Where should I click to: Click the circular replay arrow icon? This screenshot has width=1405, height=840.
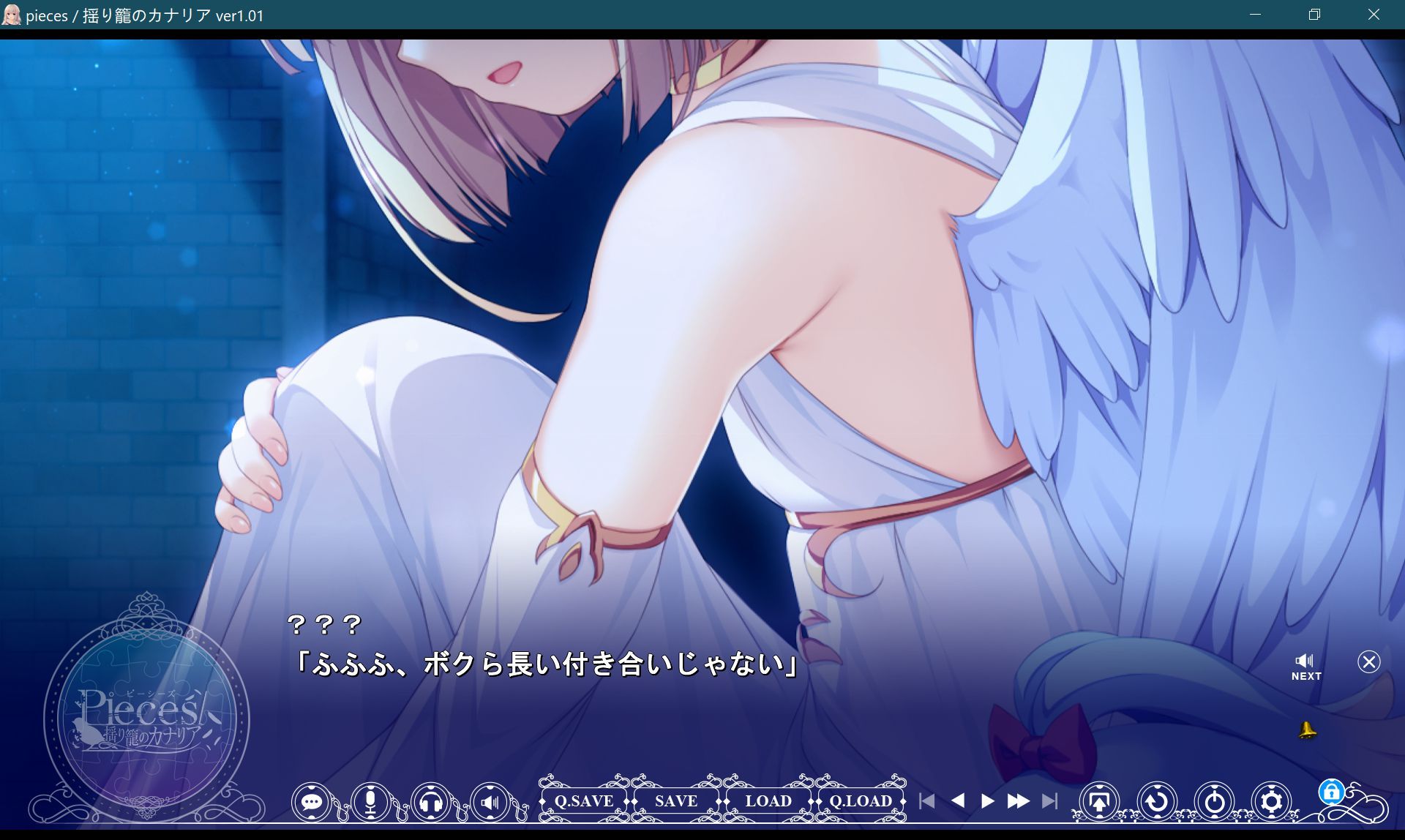click(x=1156, y=801)
